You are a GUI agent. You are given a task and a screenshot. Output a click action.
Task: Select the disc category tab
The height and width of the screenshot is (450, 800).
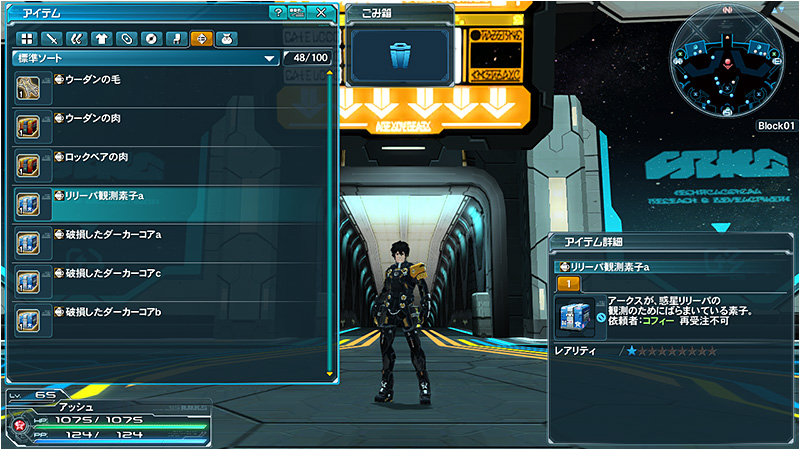[x=151, y=39]
